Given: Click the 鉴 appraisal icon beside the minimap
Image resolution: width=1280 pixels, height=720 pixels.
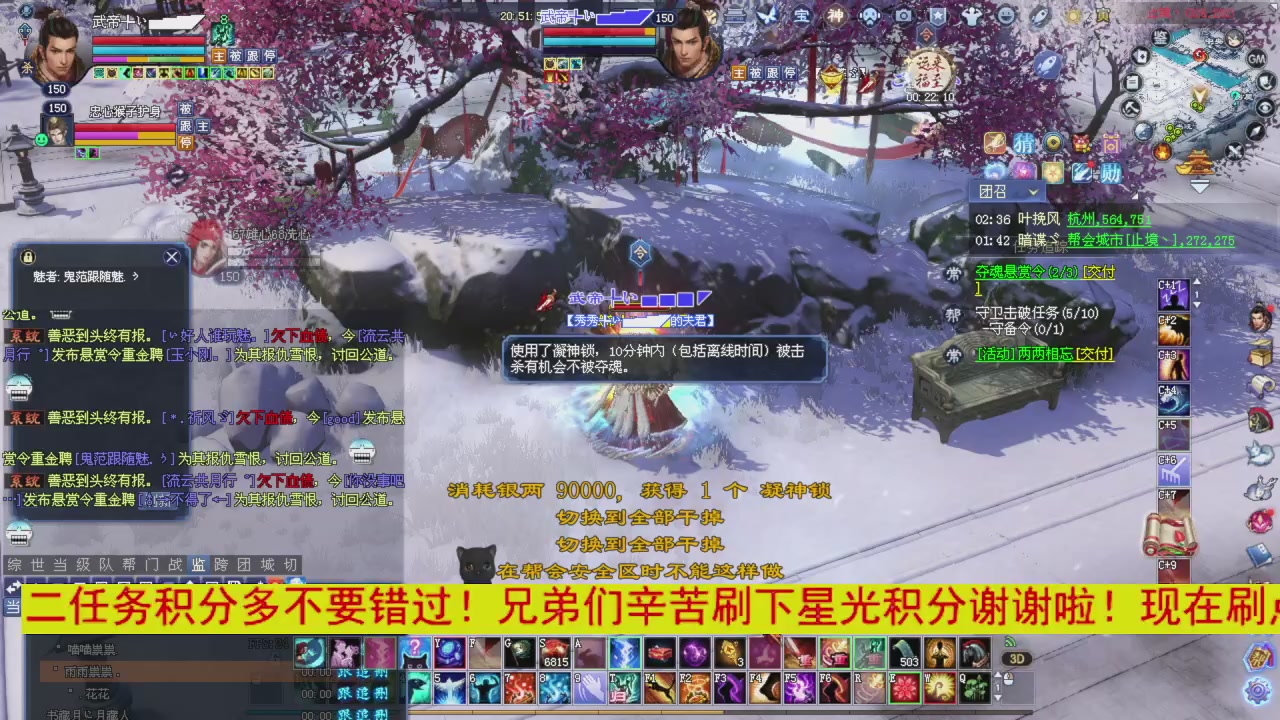Looking at the screenshot, I should tap(1161, 37).
